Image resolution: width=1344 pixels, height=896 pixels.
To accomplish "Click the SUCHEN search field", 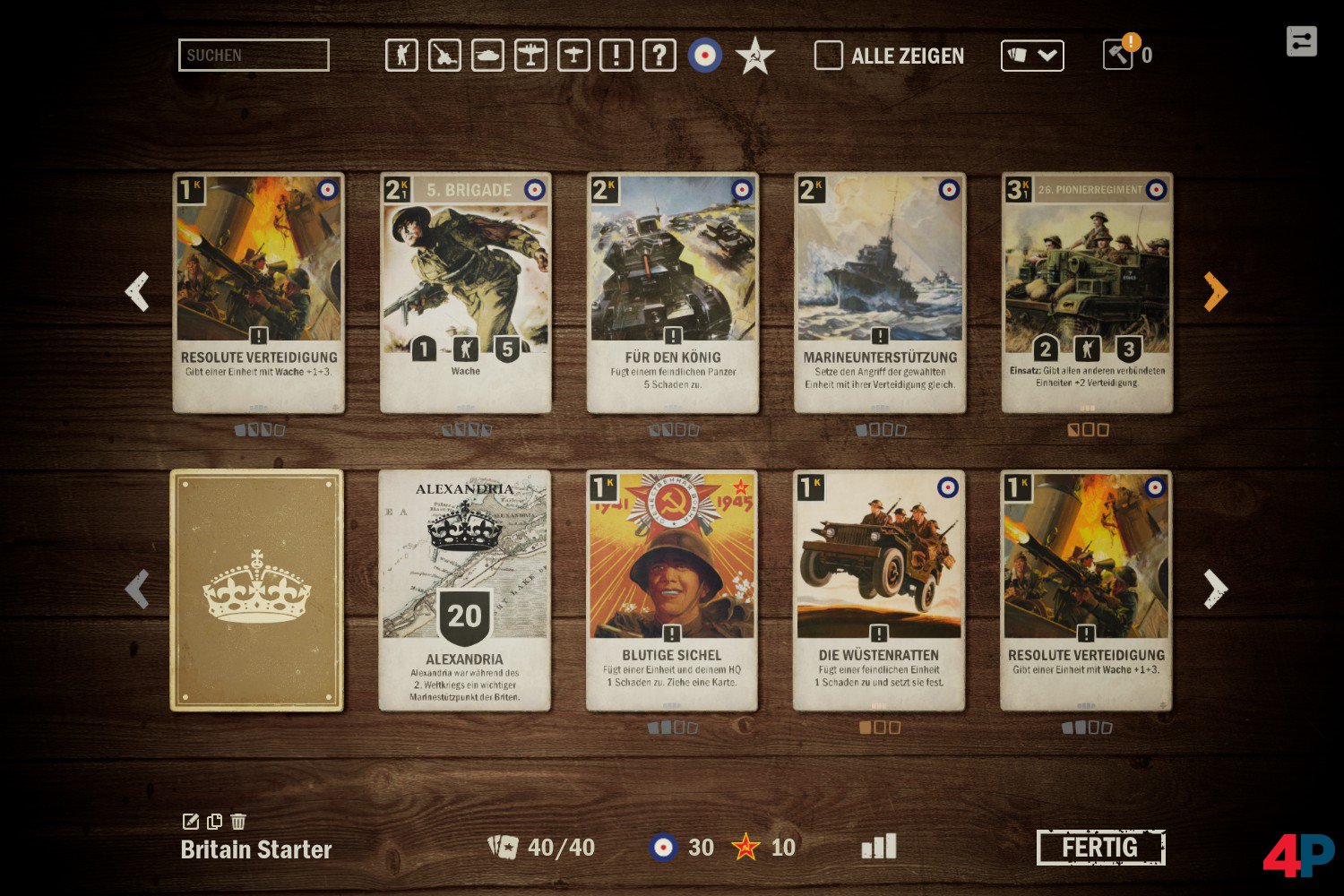I will pos(254,56).
